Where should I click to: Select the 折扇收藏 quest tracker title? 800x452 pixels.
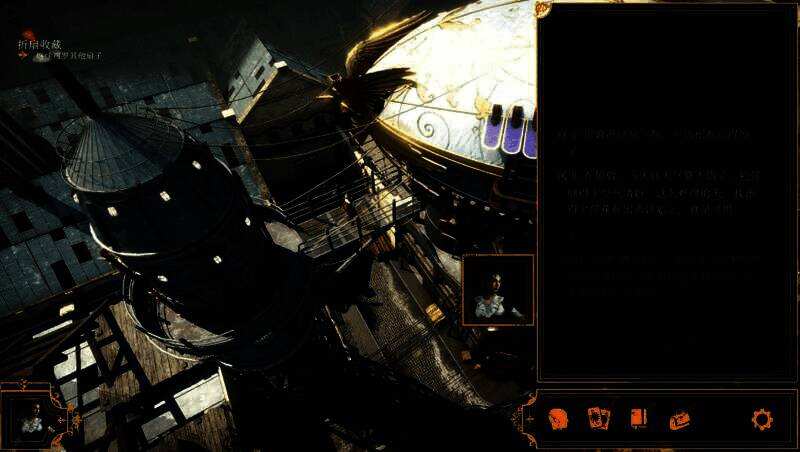[39, 44]
